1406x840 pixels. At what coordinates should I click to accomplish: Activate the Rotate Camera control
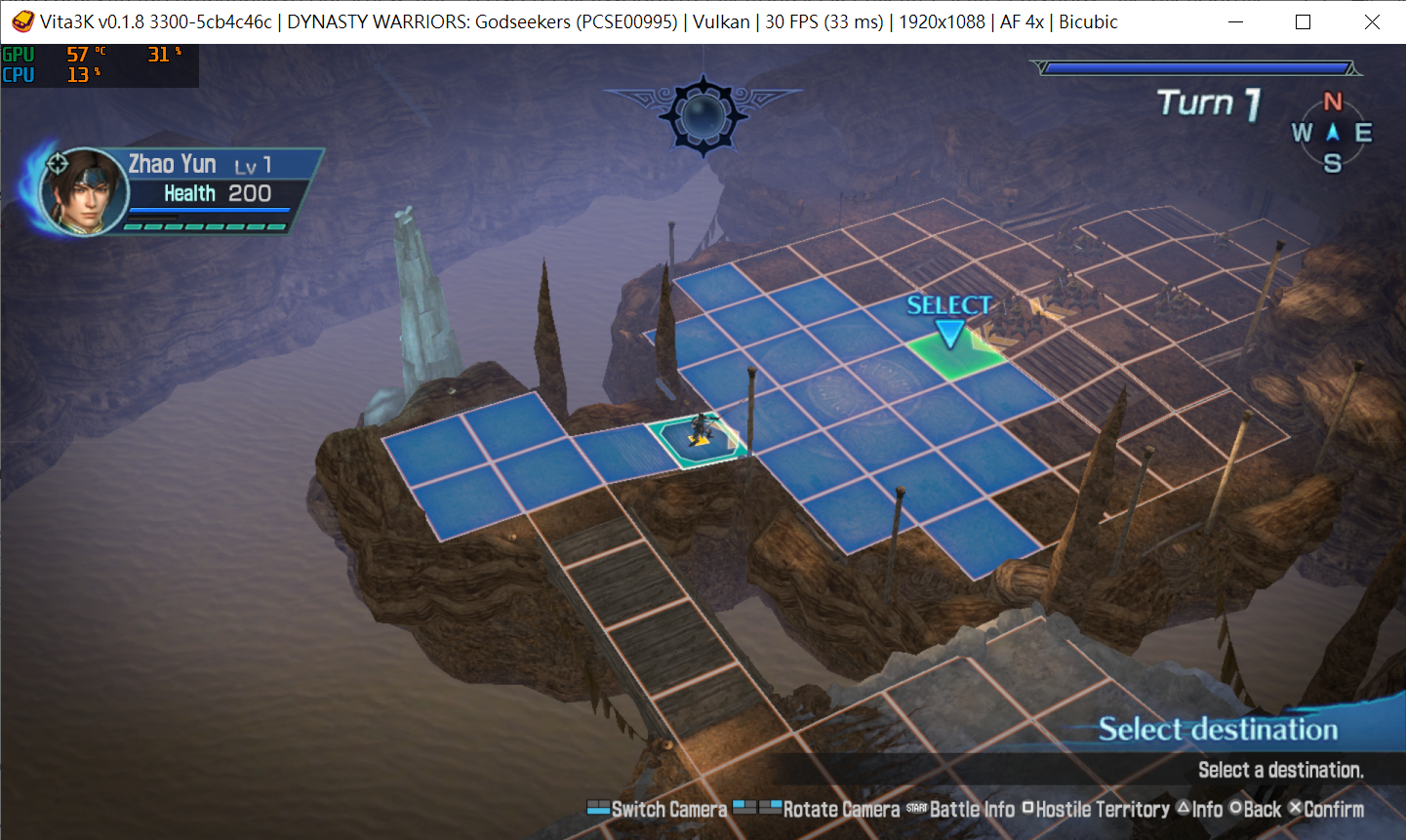(839, 809)
